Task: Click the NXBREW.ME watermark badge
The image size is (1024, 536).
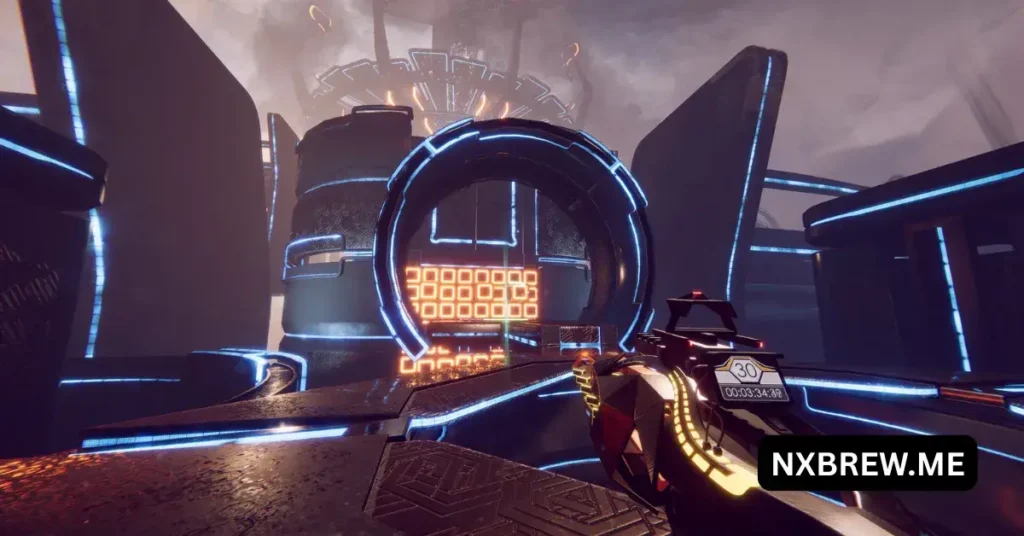Action: 867,463
